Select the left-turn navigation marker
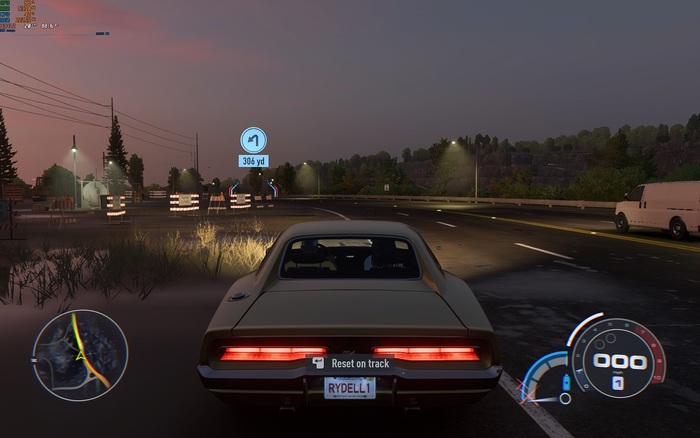This screenshot has width=700, height=438. 253,139
